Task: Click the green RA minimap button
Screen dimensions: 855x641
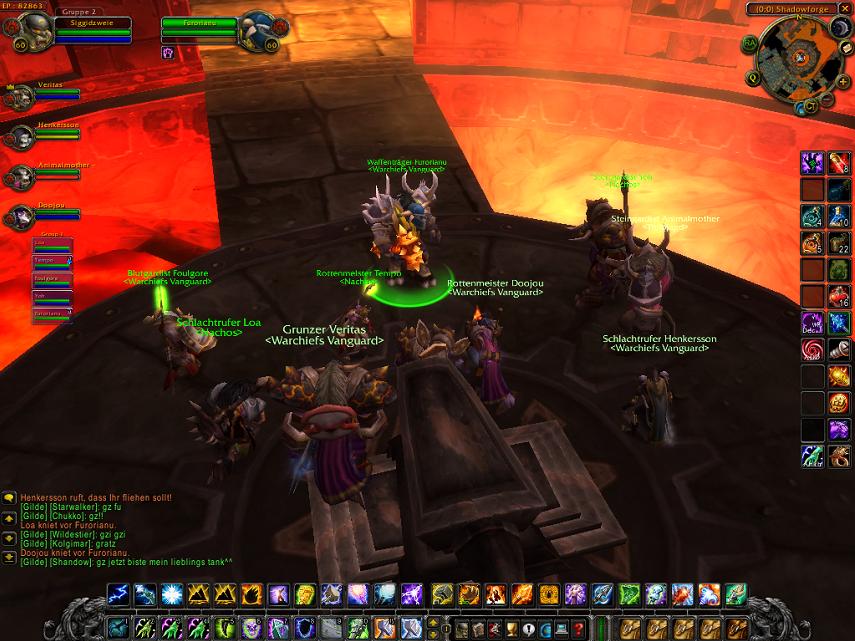Action: 750,44
